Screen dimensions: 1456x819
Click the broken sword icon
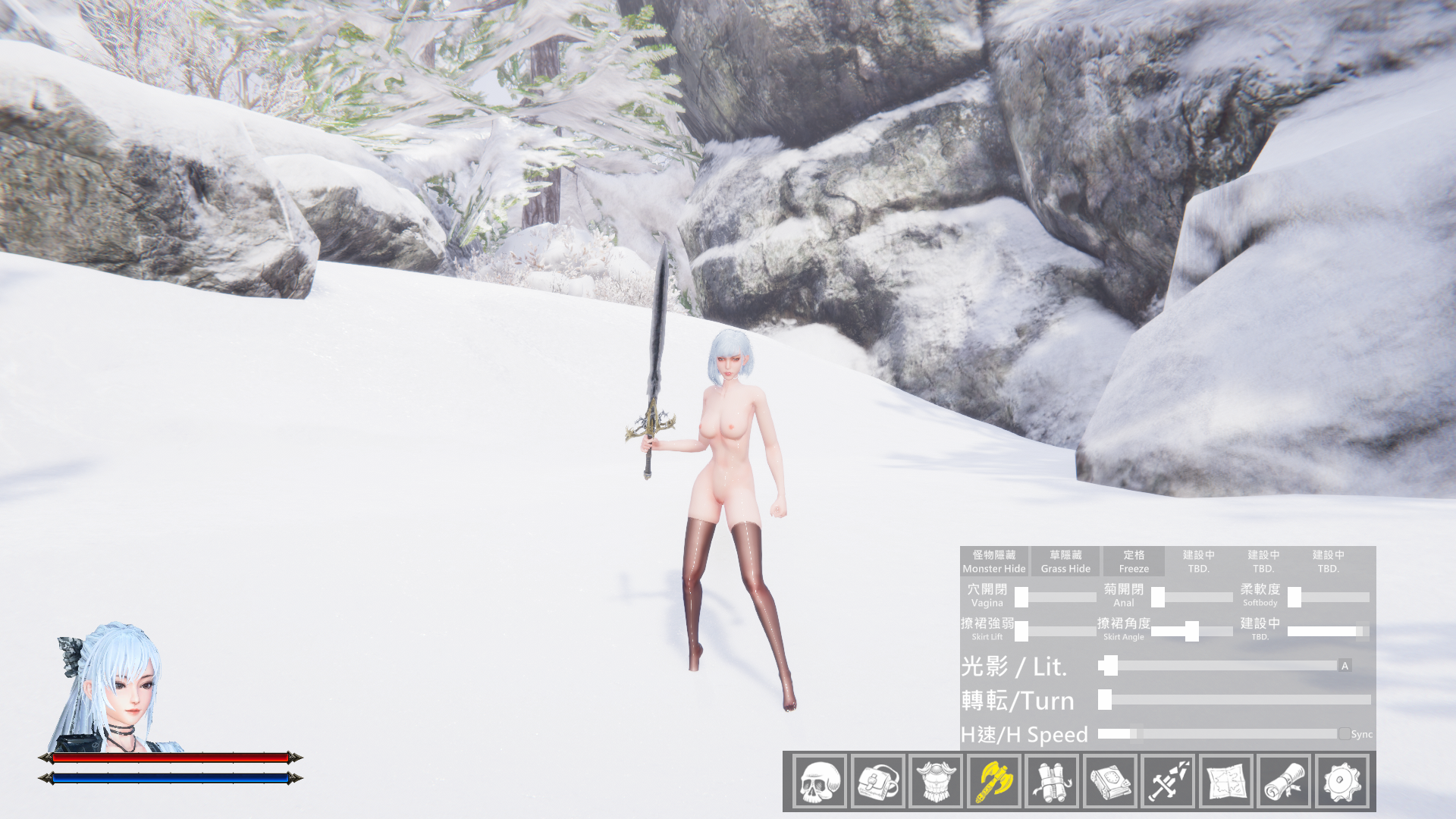[1169, 781]
